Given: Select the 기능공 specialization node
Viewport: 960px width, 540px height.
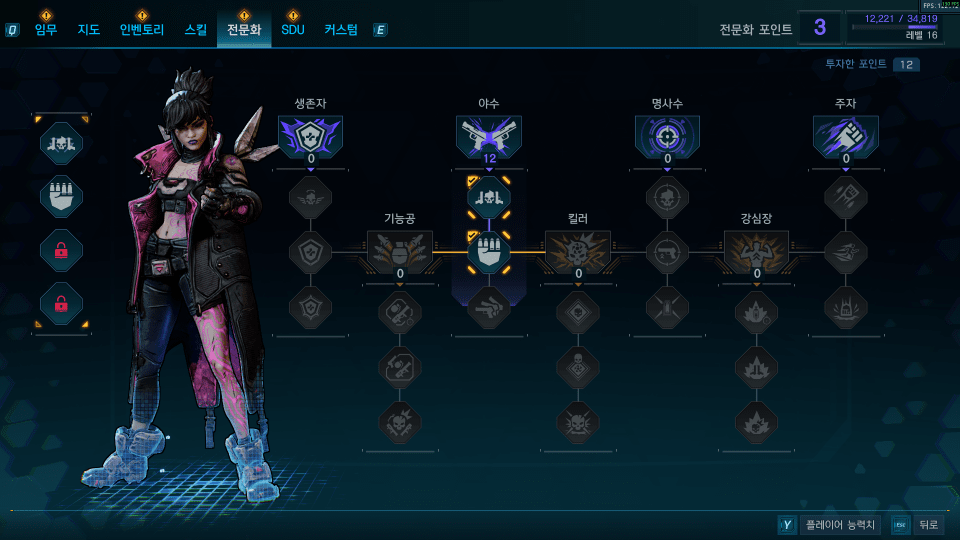Looking at the screenshot, I should tap(400, 251).
